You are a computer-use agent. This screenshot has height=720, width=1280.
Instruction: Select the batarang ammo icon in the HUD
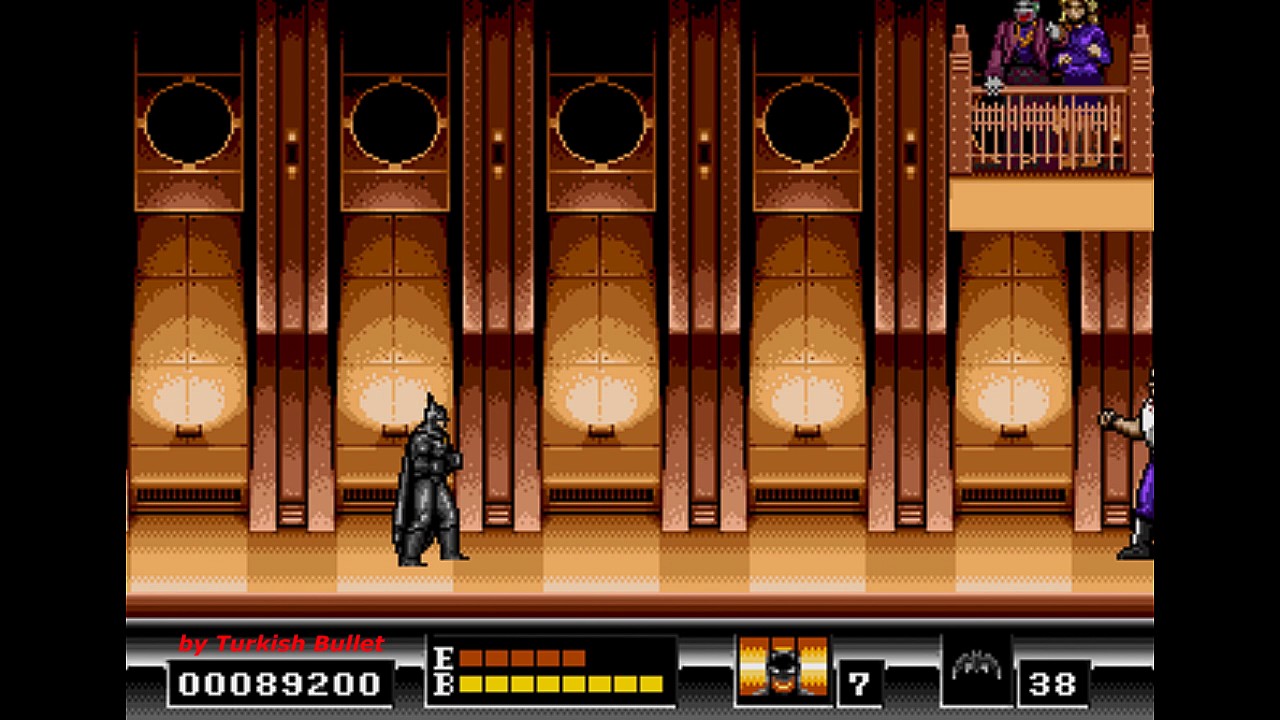click(978, 666)
